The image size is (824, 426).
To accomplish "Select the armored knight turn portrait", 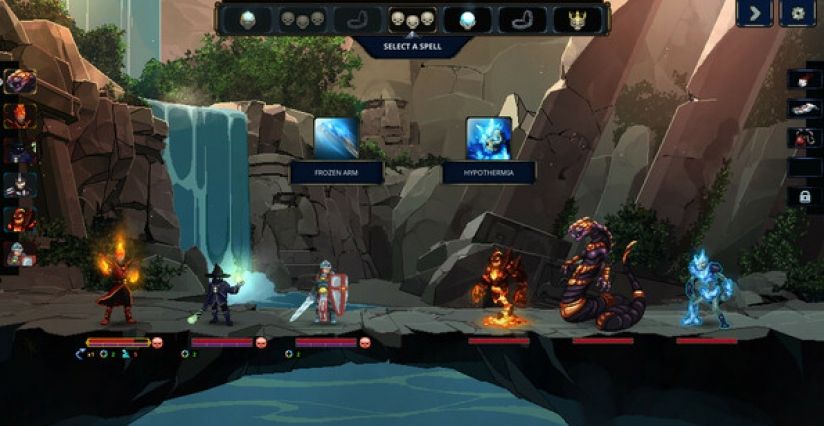I will (x=20, y=184).
